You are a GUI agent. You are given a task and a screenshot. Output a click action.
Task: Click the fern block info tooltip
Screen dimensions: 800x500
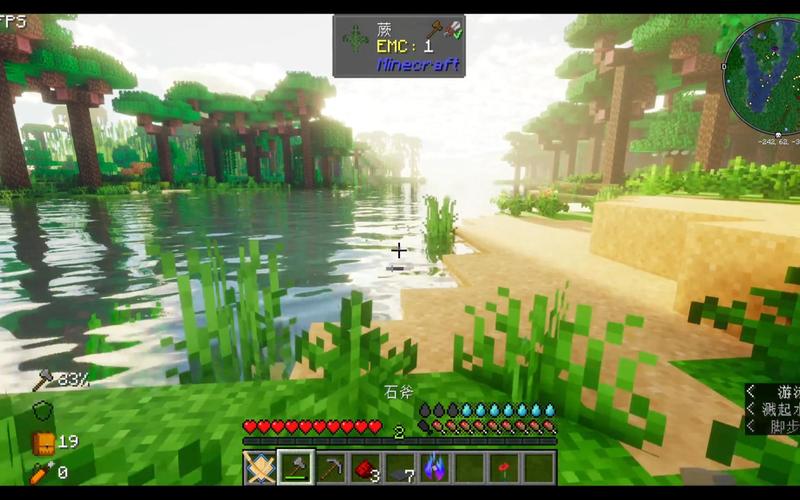(x=400, y=45)
